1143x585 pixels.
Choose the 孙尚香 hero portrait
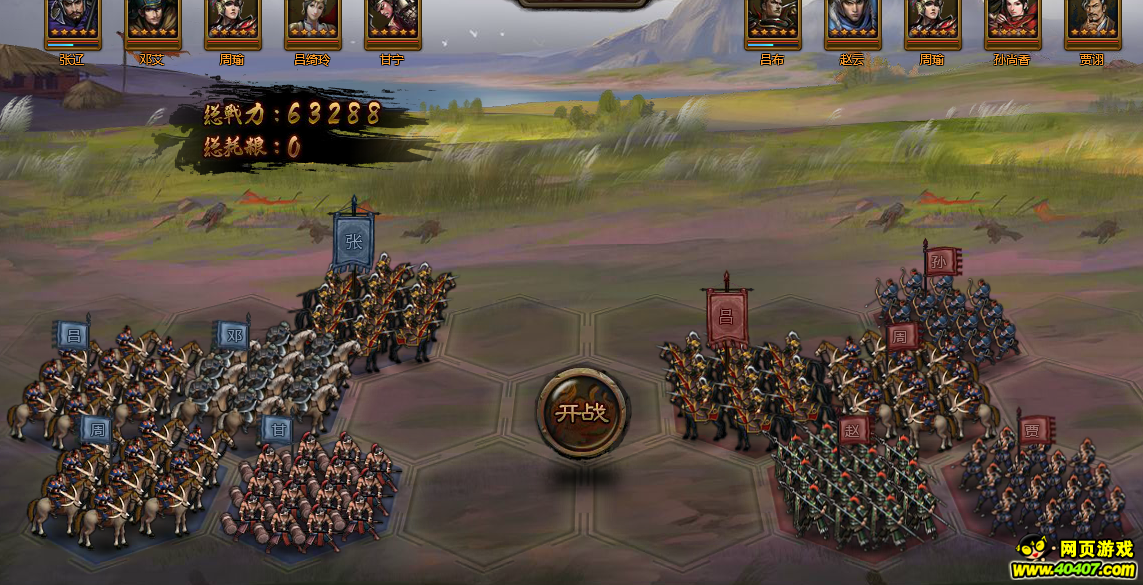(1012, 20)
